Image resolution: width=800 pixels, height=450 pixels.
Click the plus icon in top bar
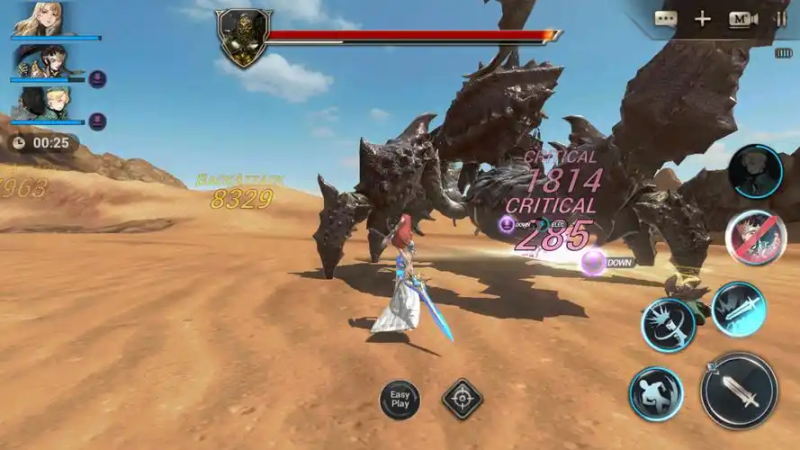click(703, 19)
